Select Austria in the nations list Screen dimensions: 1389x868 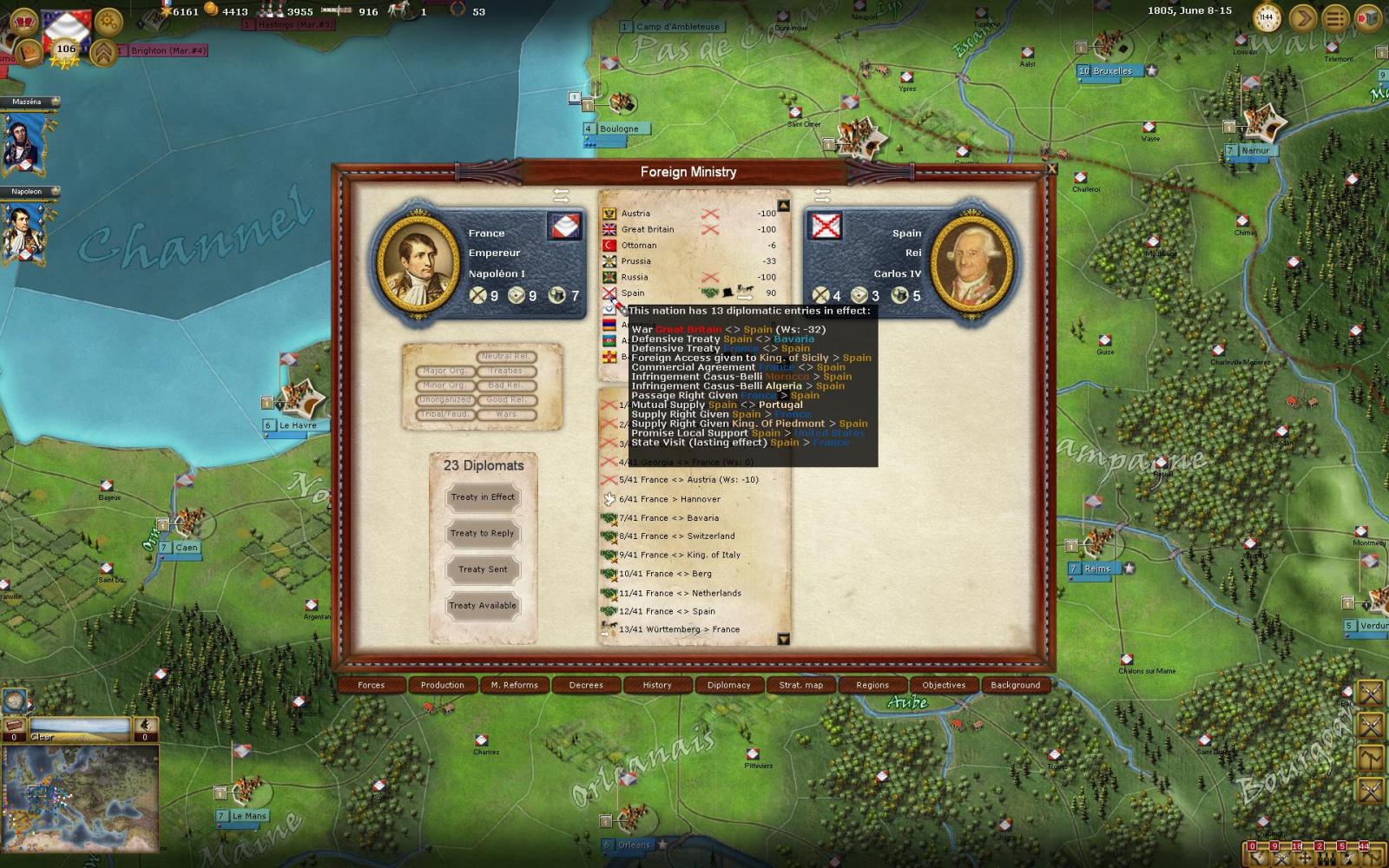click(x=635, y=214)
